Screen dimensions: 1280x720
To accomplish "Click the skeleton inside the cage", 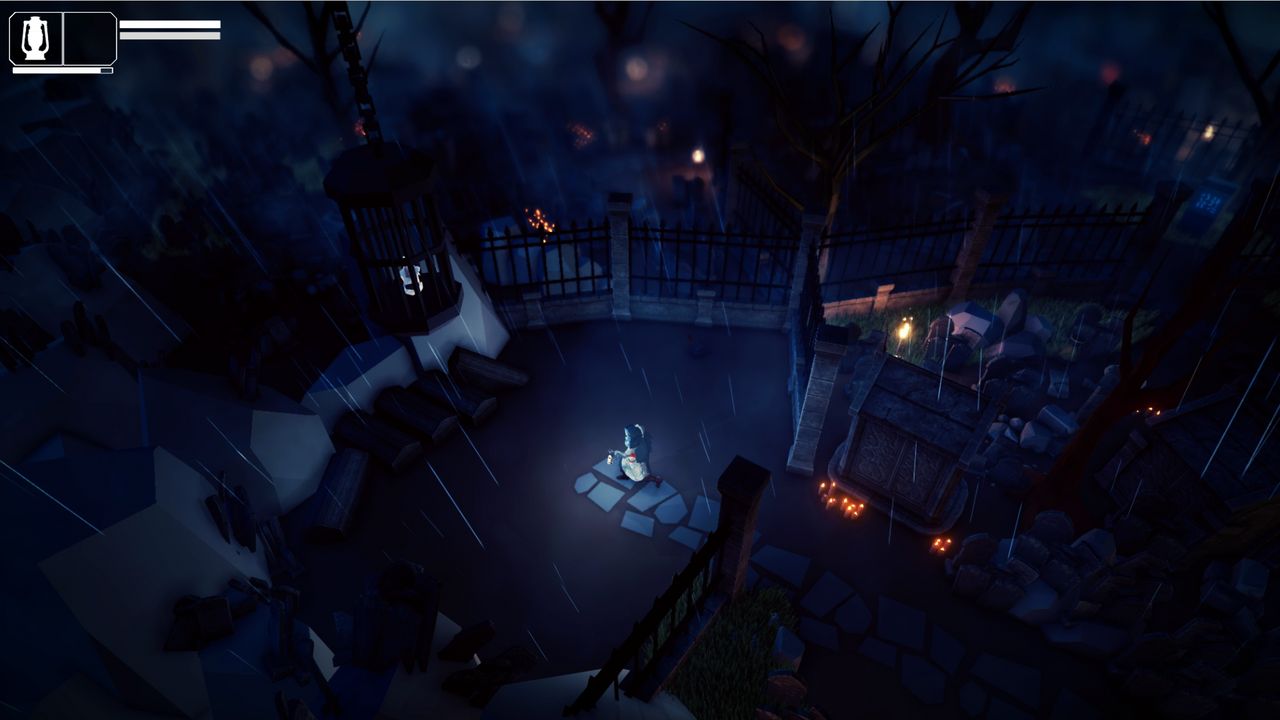I will point(408,277).
